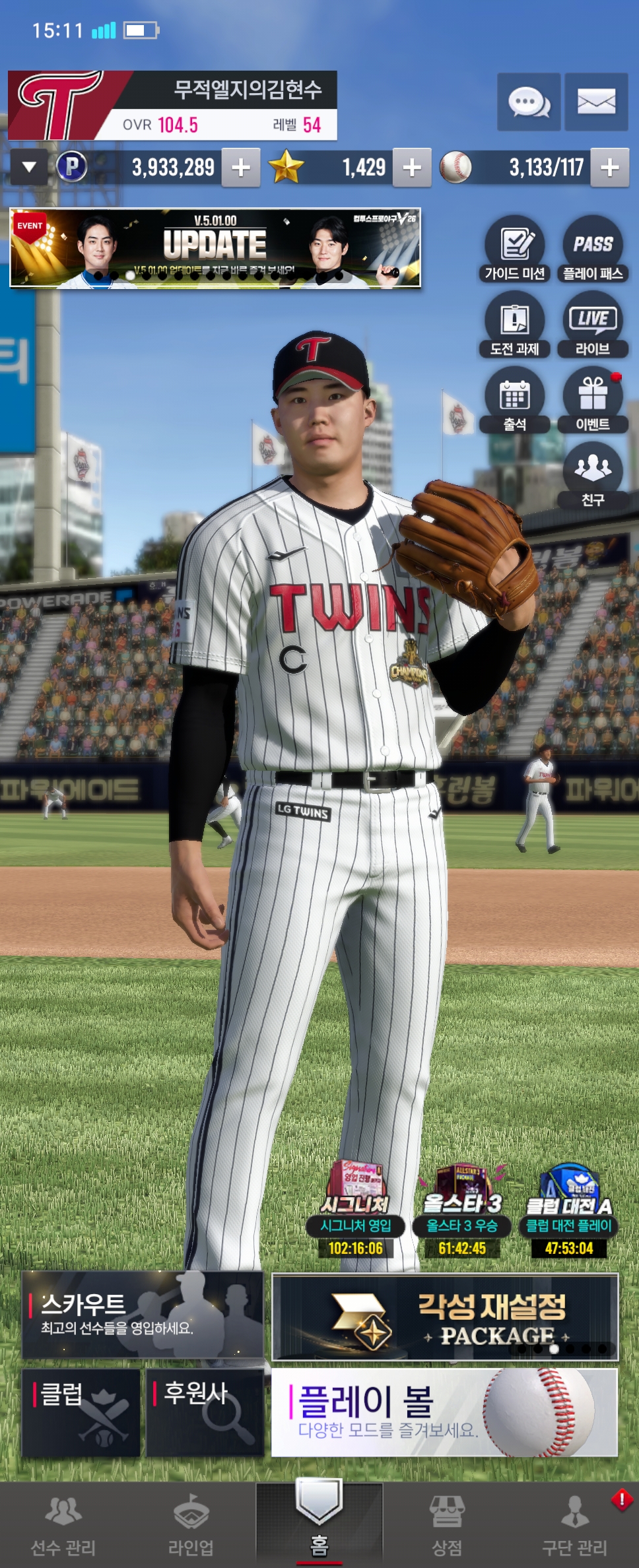639x1568 pixels.
Task: Switch to the 선수 관리 player management tab
Action: [x=63, y=1524]
